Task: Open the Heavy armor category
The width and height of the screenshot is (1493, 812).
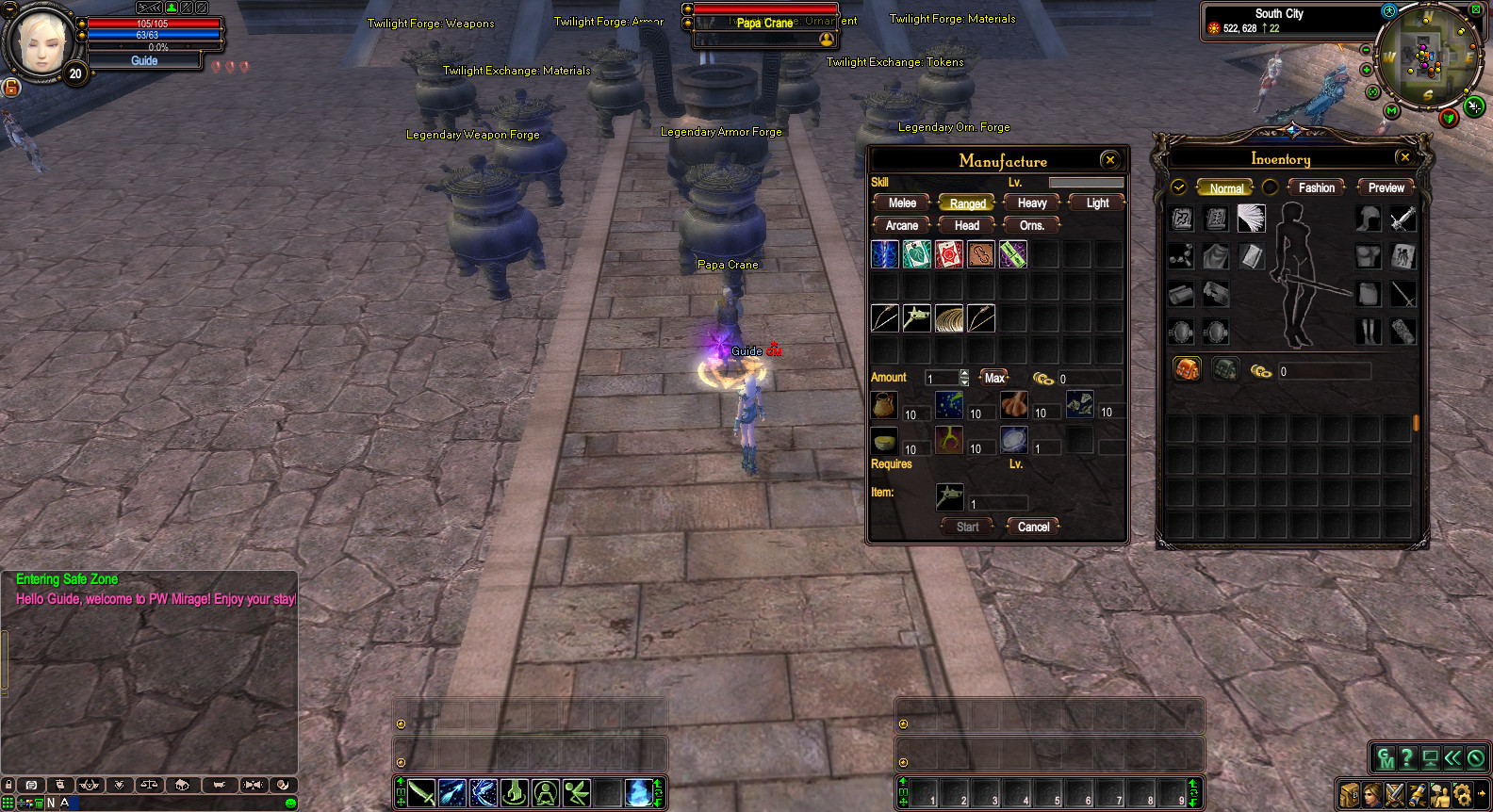Action: coord(1032,203)
